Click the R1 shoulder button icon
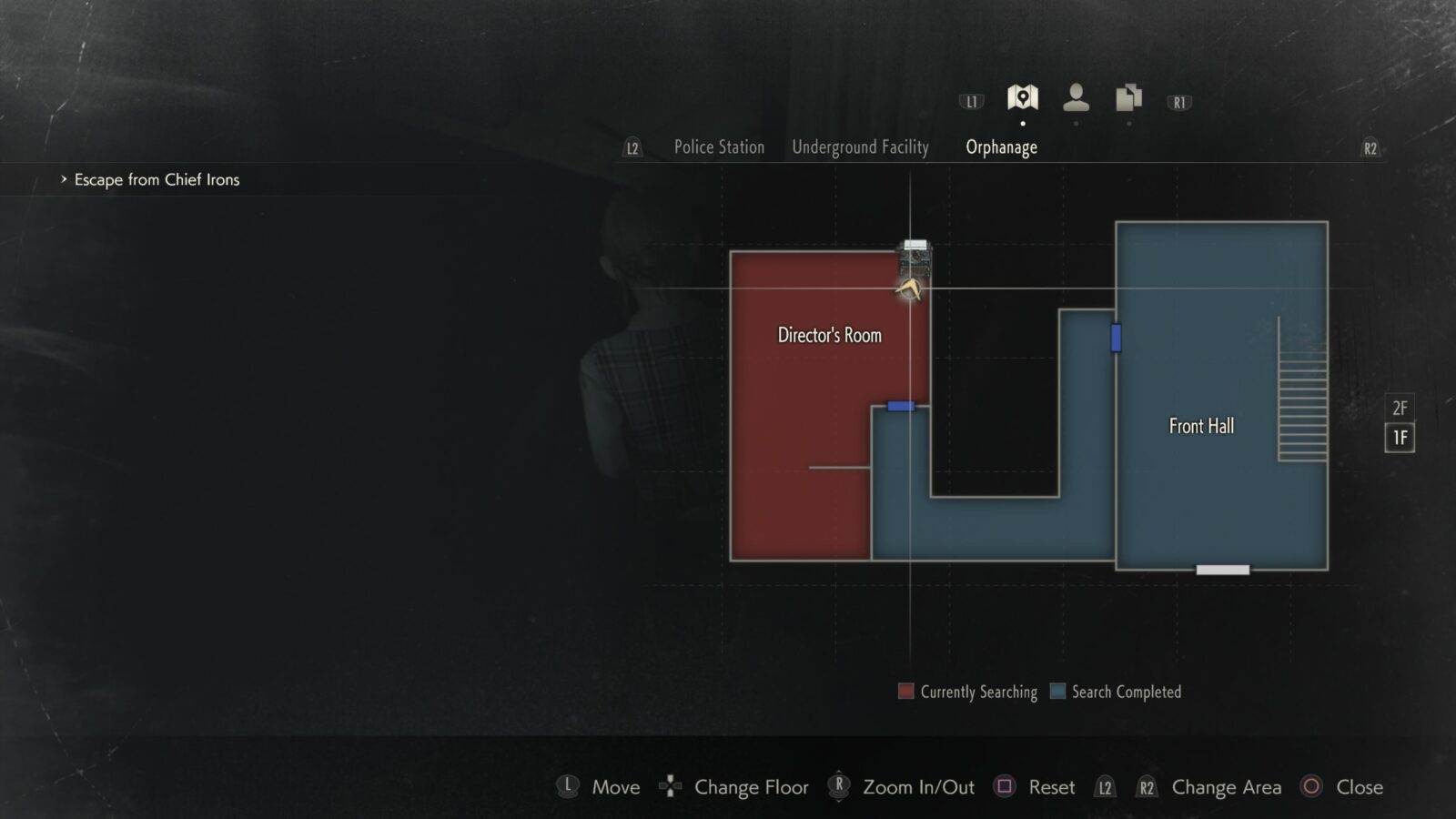1456x819 pixels. click(x=1178, y=100)
